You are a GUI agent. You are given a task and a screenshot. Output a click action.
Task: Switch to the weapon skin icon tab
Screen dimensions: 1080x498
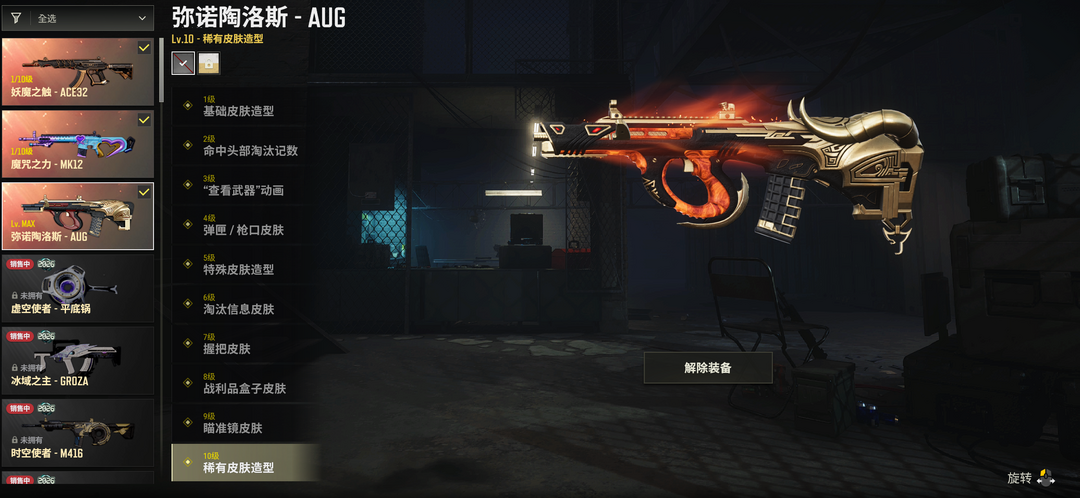(184, 63)
